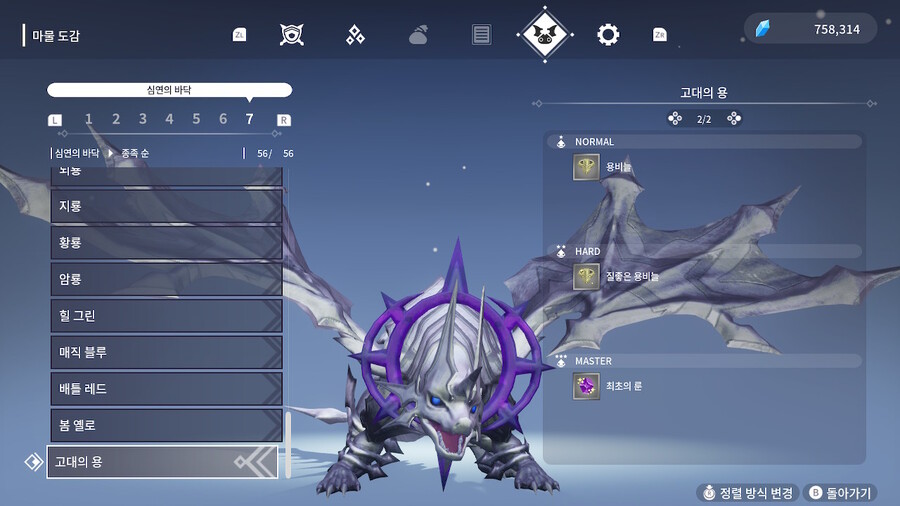Image resolution: width=900 pixels, height=506 pixels.
Task: Click the 정렬 방식 변경 sort option
Action: coord(746,493)
